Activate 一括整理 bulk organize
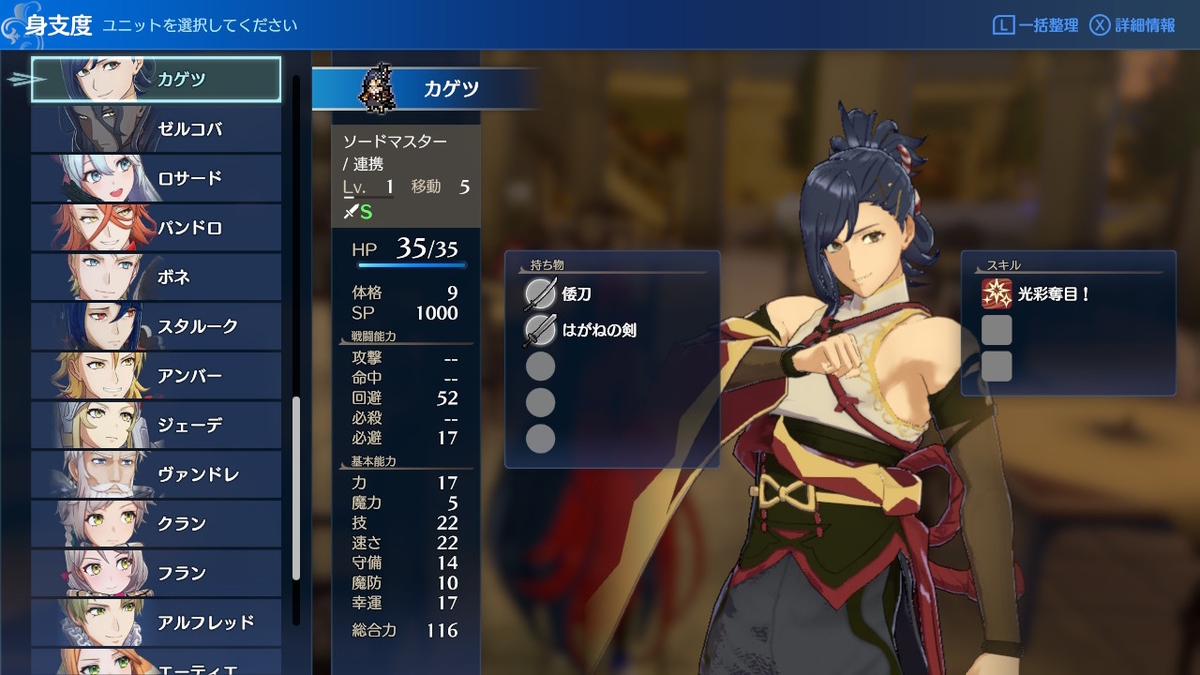Image resolution: width=1200 pixels, height=675 pixels. [1035, 25]
